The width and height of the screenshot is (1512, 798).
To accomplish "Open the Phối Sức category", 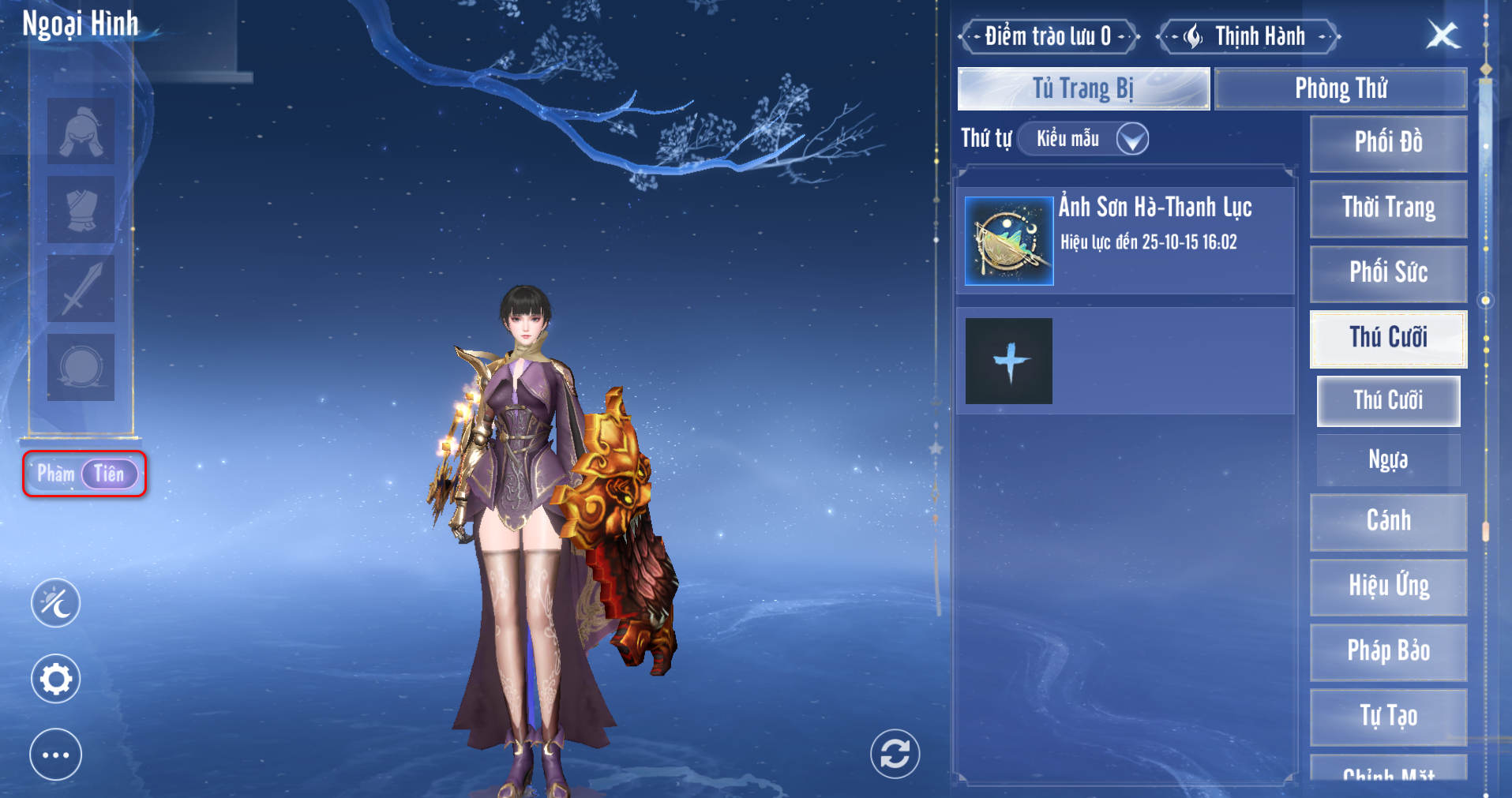I will point(1388,273).
